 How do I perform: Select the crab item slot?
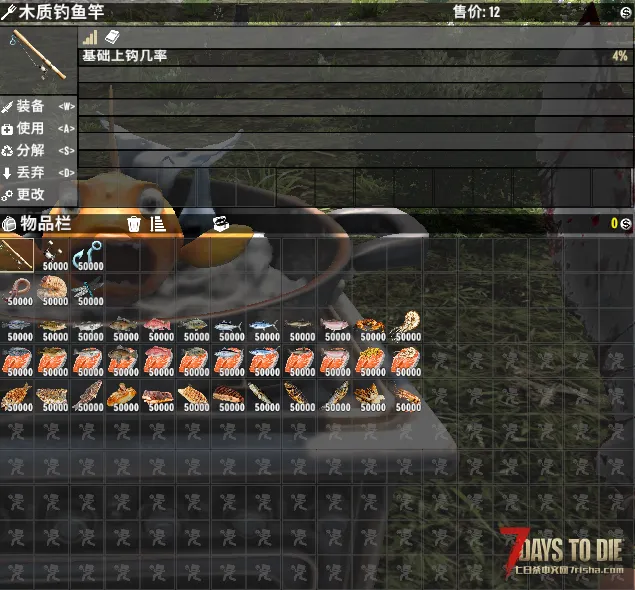pyautogui.click(x=370, y=327)
